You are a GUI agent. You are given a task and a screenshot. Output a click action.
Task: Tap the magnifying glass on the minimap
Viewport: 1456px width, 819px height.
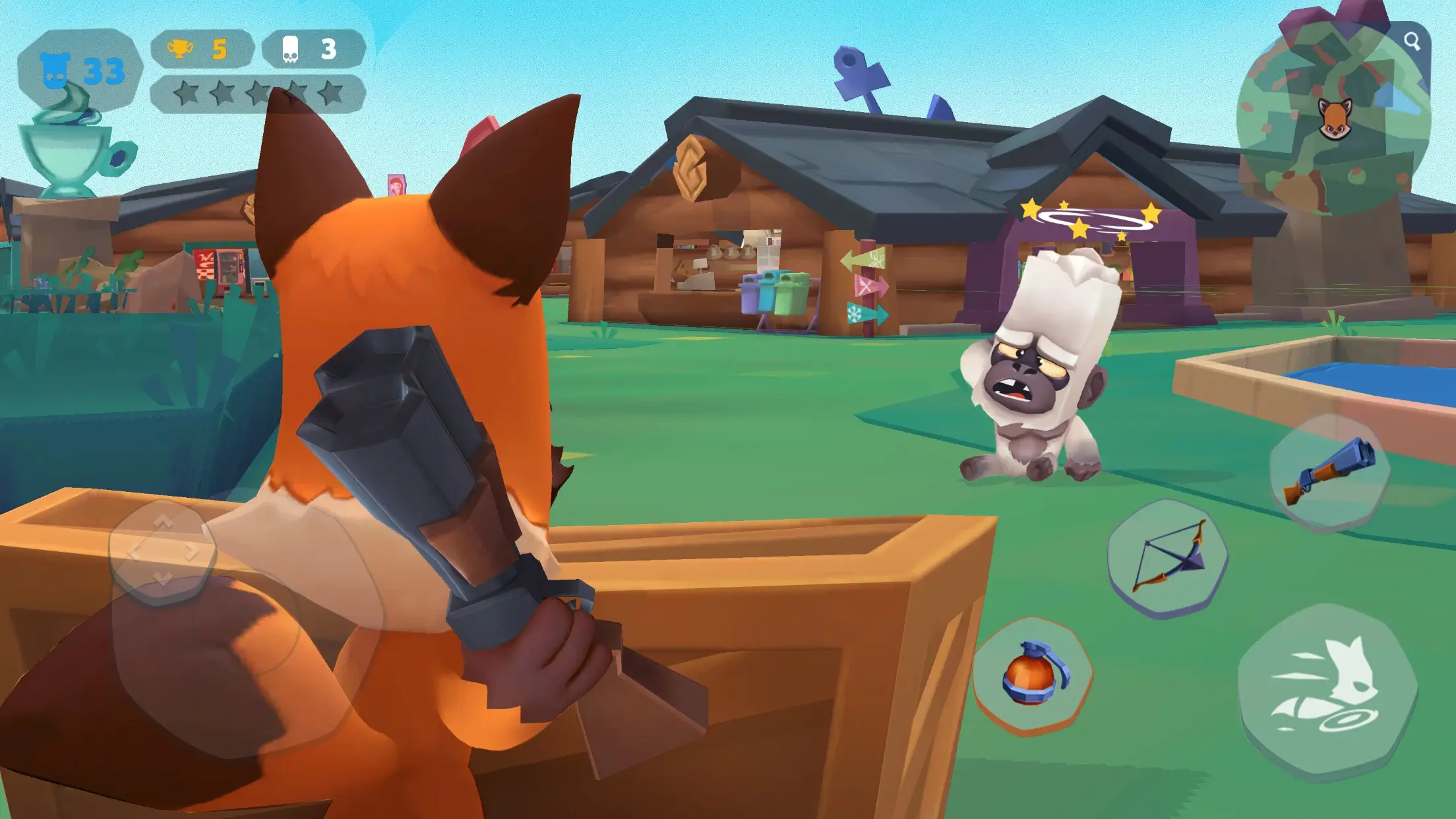(1412, 42)
